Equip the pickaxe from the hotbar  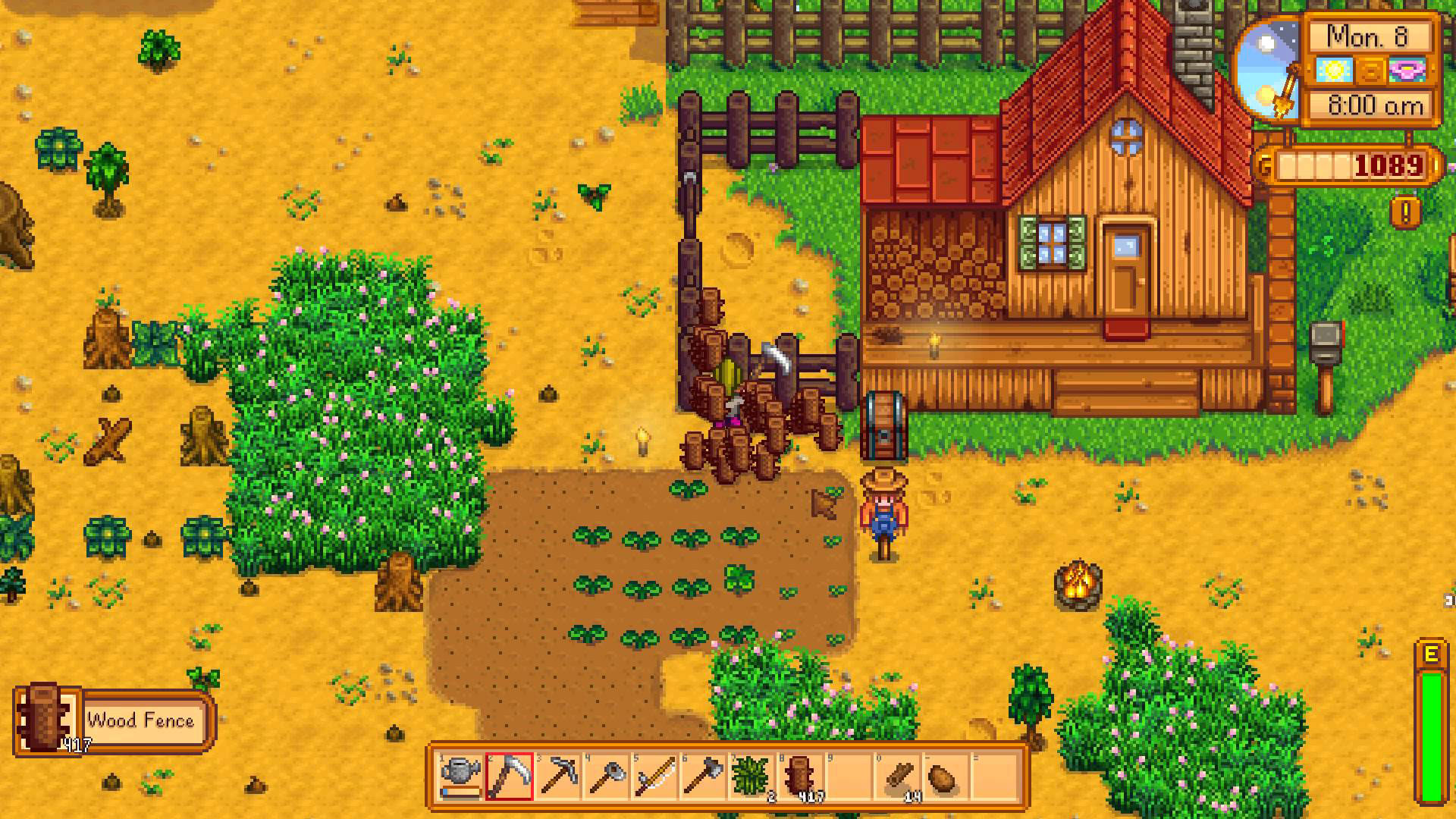click(x=559, y=776)
